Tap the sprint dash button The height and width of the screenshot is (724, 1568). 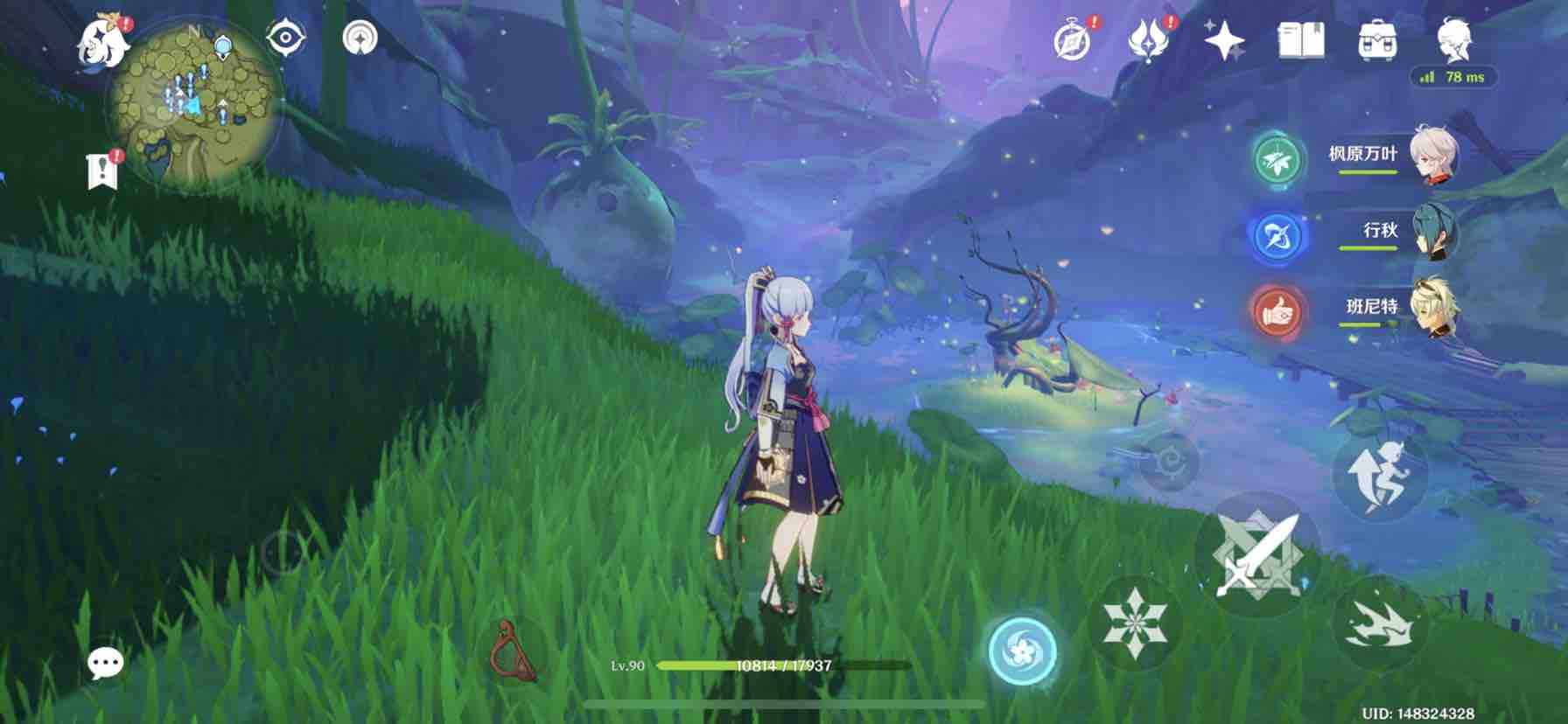point(1379,623)
